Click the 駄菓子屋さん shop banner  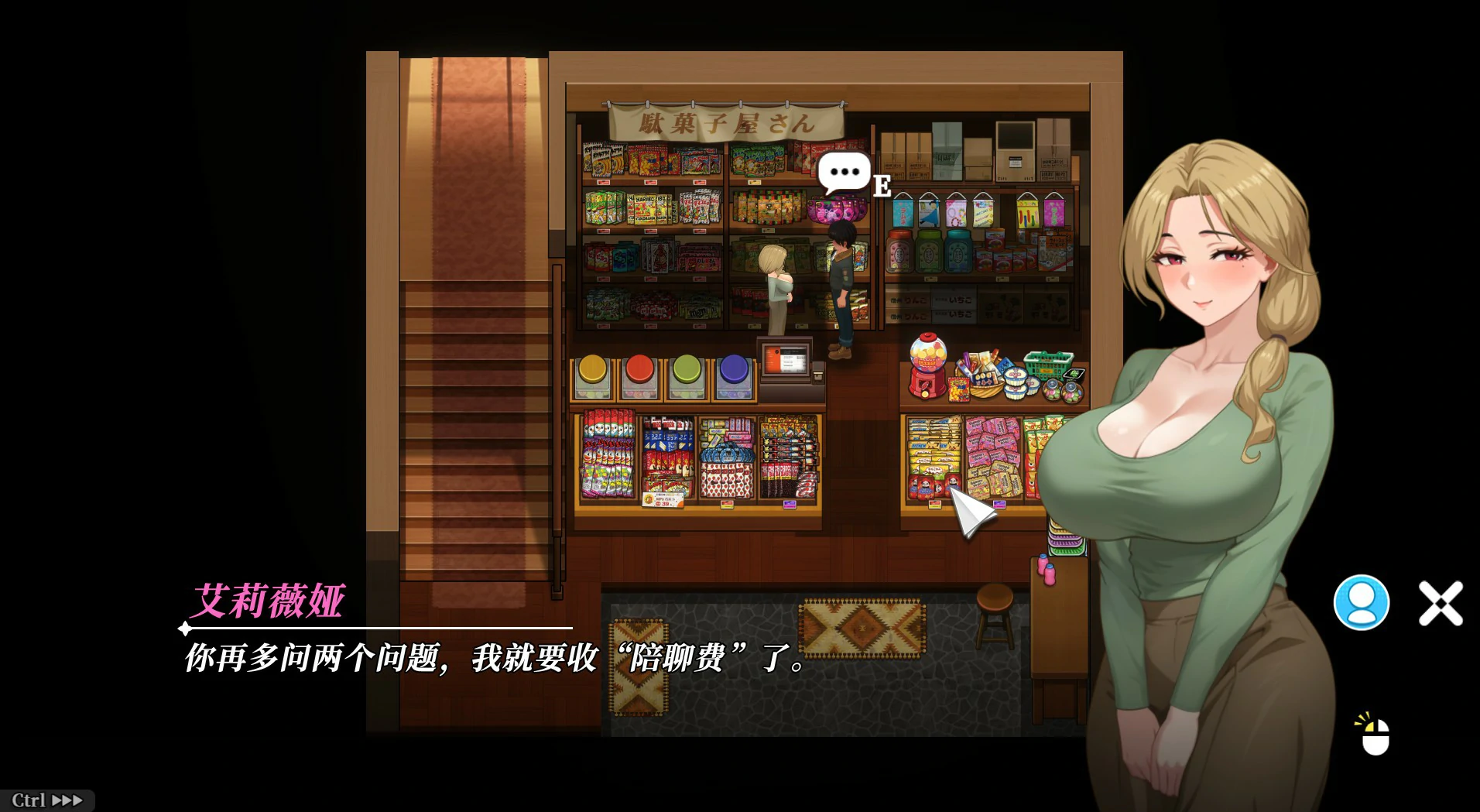[728, 120]
